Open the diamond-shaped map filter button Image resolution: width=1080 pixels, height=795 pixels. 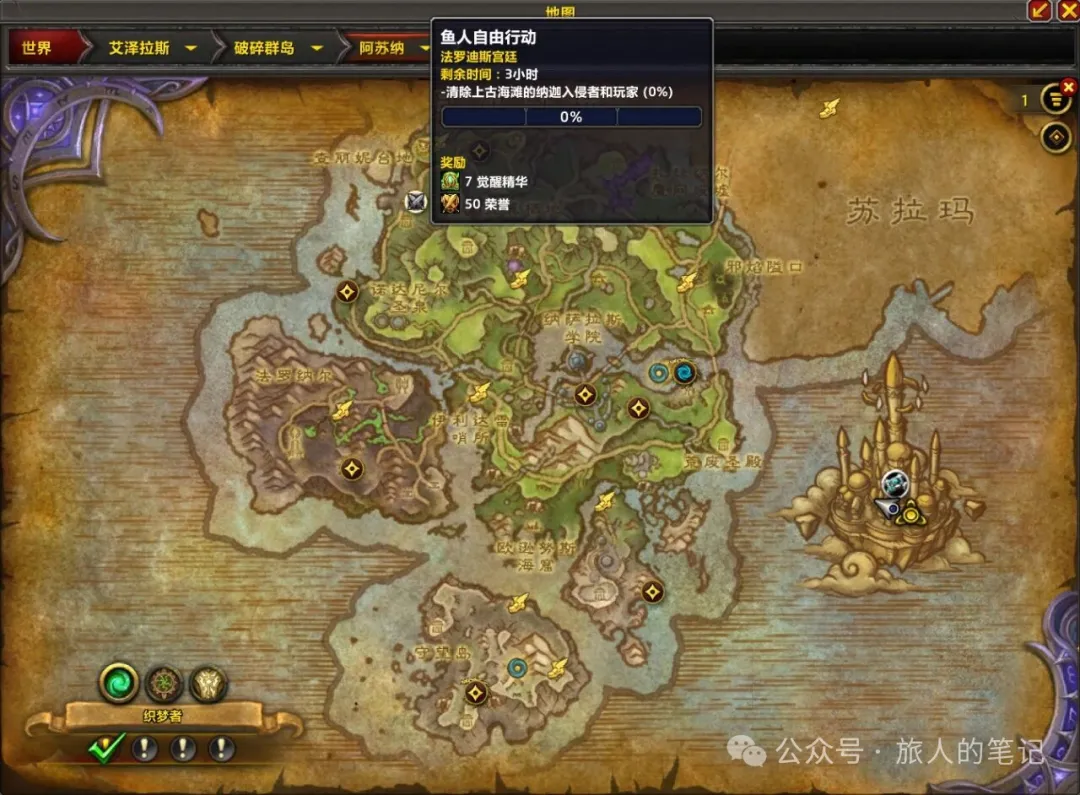point(1056,137)
